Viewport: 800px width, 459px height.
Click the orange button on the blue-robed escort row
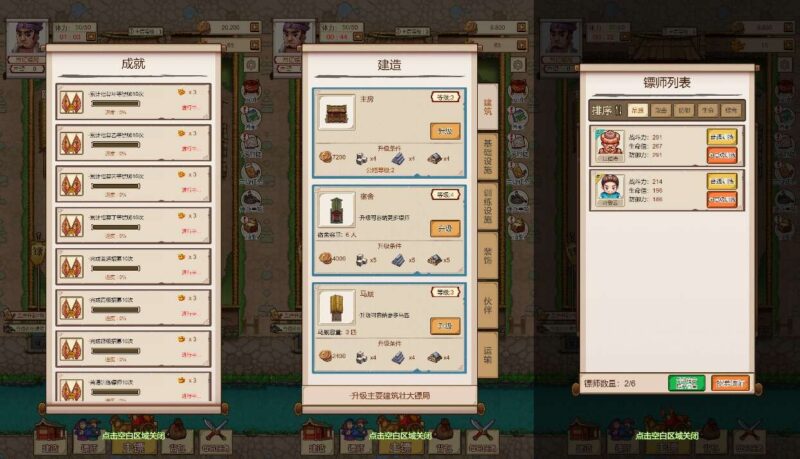tap(721, 199)
